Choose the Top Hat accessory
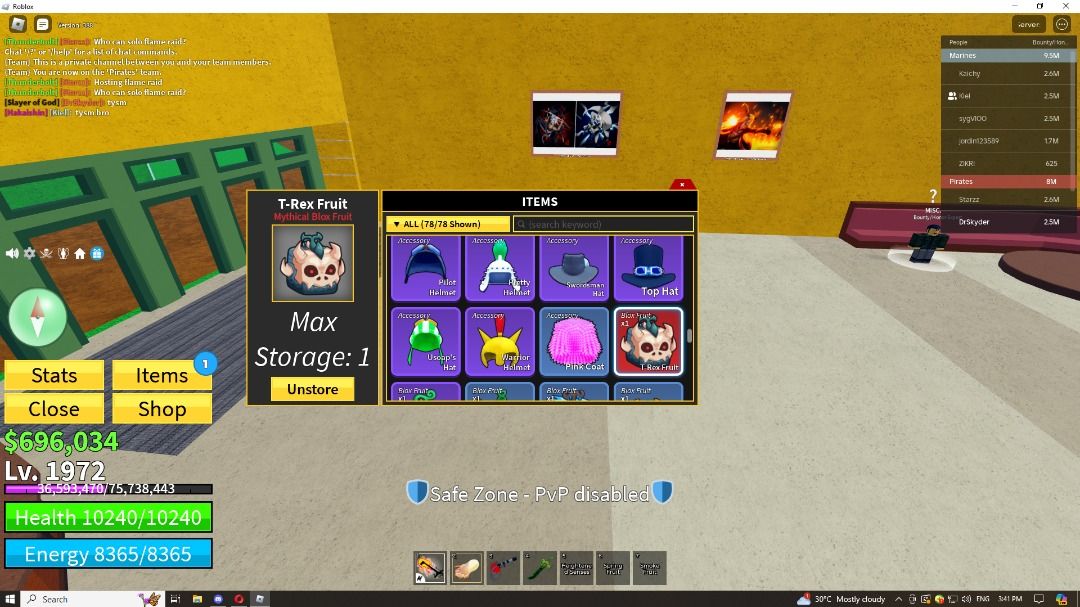Viewport: 1080px width, 607px height. [x=648, y=268]
